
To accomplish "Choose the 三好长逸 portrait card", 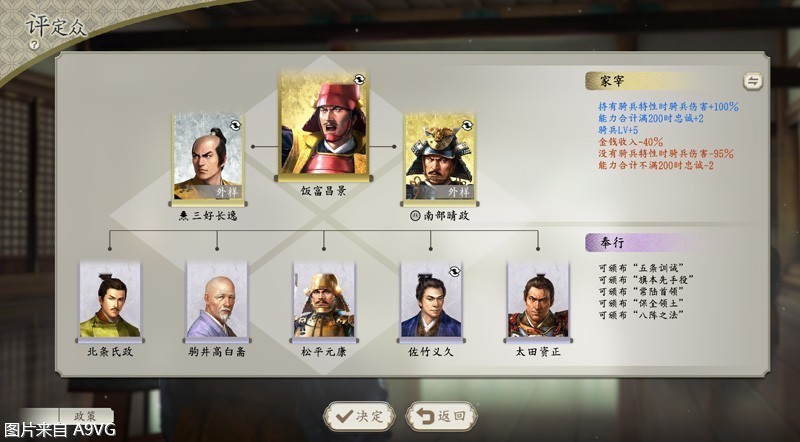I will [x=207, y=156].
